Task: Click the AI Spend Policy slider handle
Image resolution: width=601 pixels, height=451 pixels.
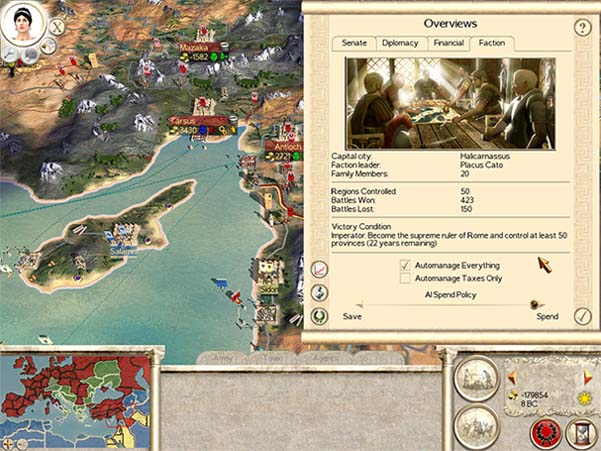Action: tap(536, 305)
